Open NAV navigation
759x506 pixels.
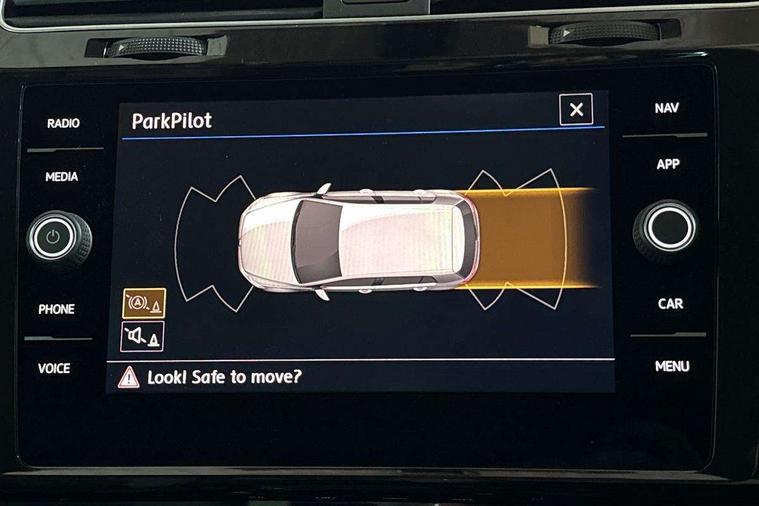click(x=667, y=108)
